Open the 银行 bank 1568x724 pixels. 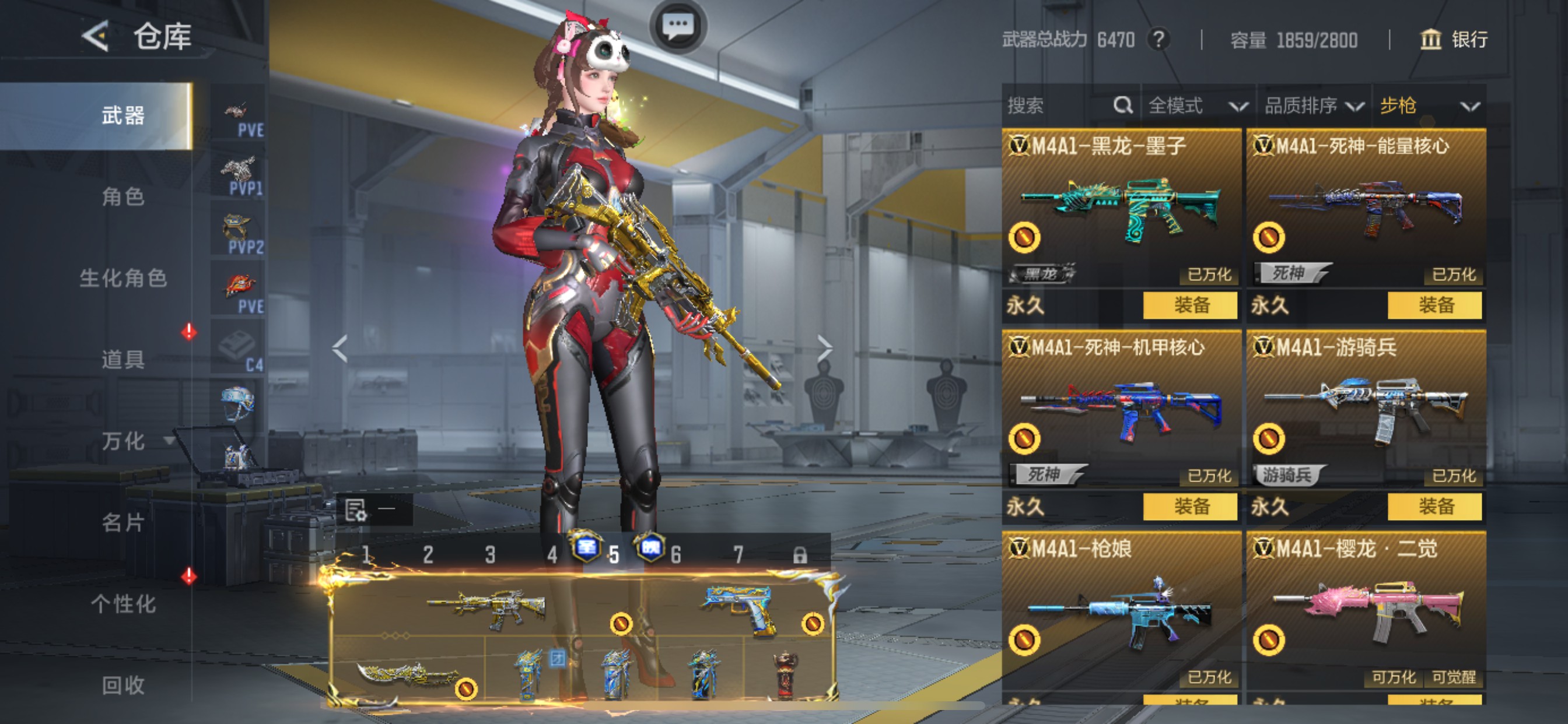1454,40
